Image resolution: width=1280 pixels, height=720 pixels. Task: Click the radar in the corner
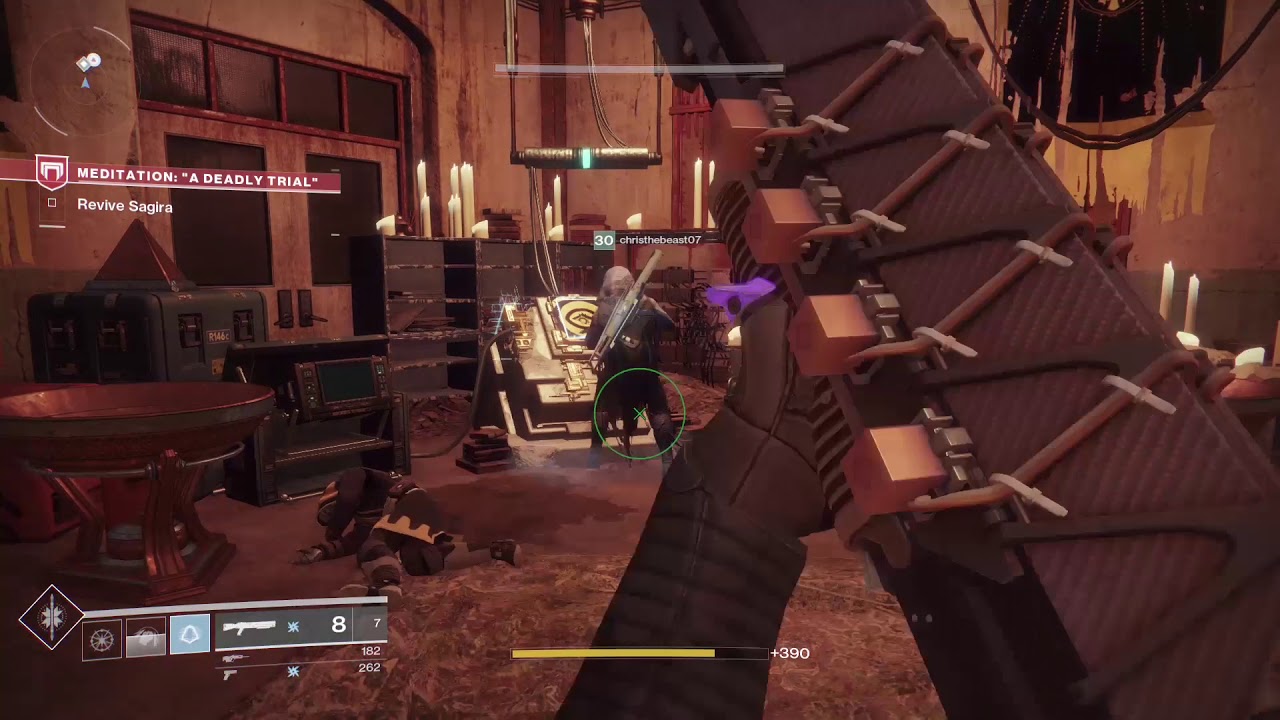86,78
